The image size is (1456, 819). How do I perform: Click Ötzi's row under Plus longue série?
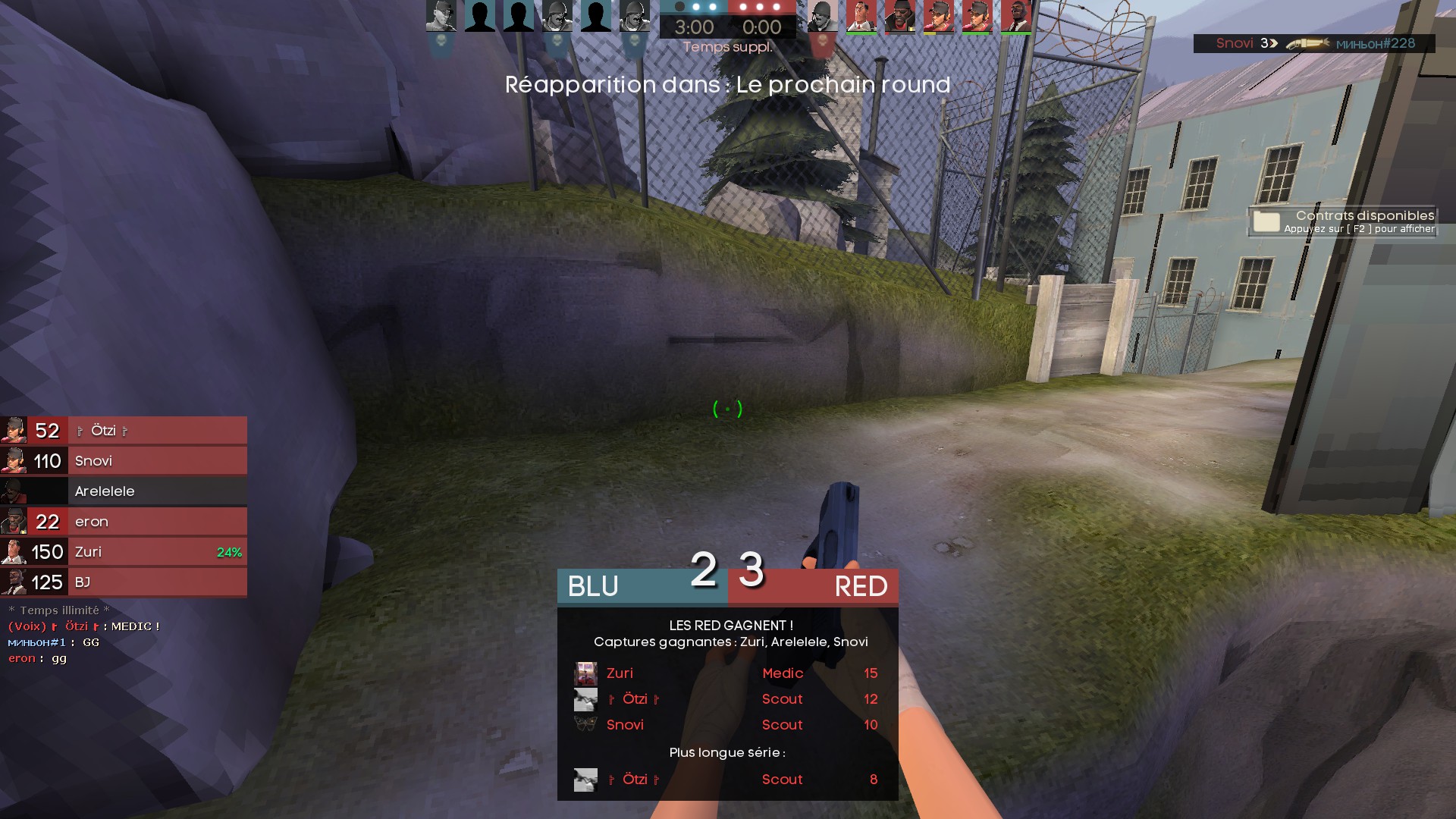(726, 780)
